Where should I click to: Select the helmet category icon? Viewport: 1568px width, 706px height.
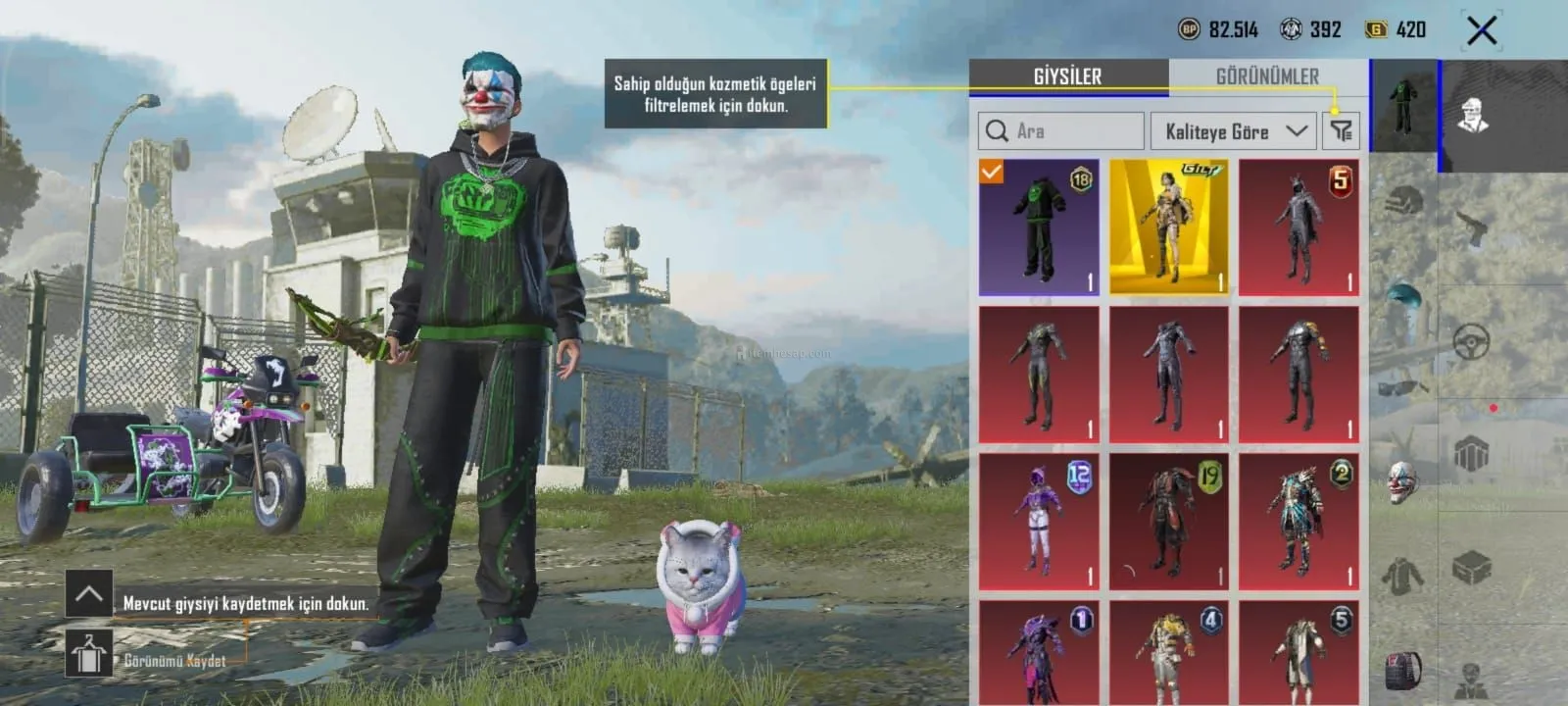pyautogui.click(x=1403, y=203)
